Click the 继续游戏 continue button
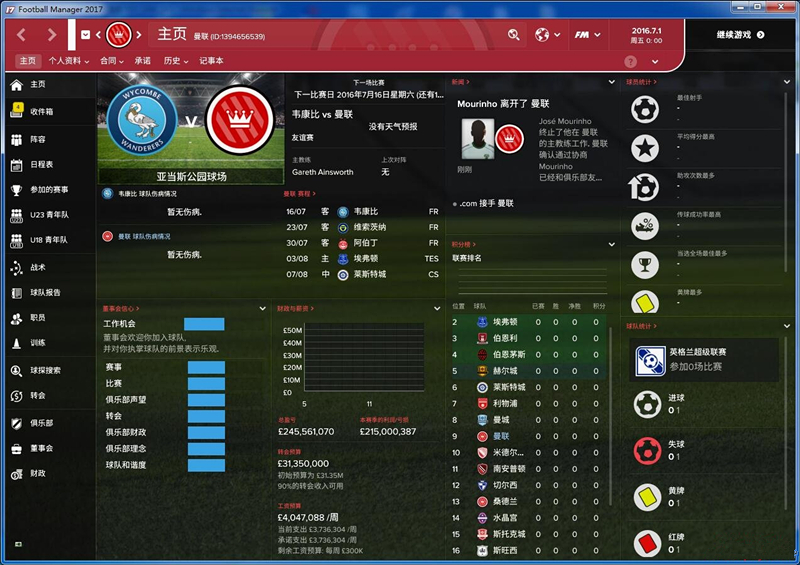Viewport: 800px width, 565px height. [x=740, y=35]
